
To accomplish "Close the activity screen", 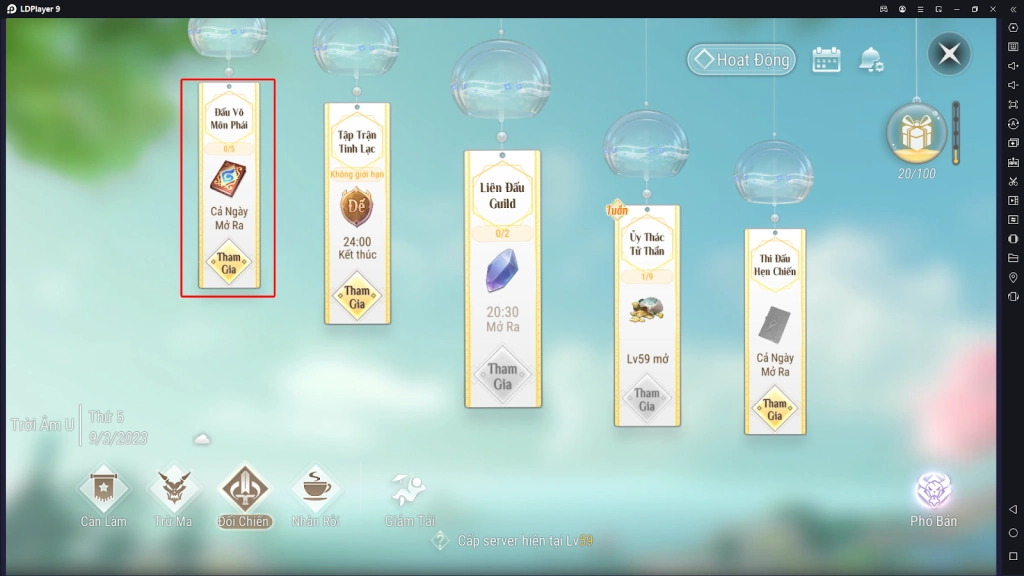I will pyautogui.click(x=948, y=54).
